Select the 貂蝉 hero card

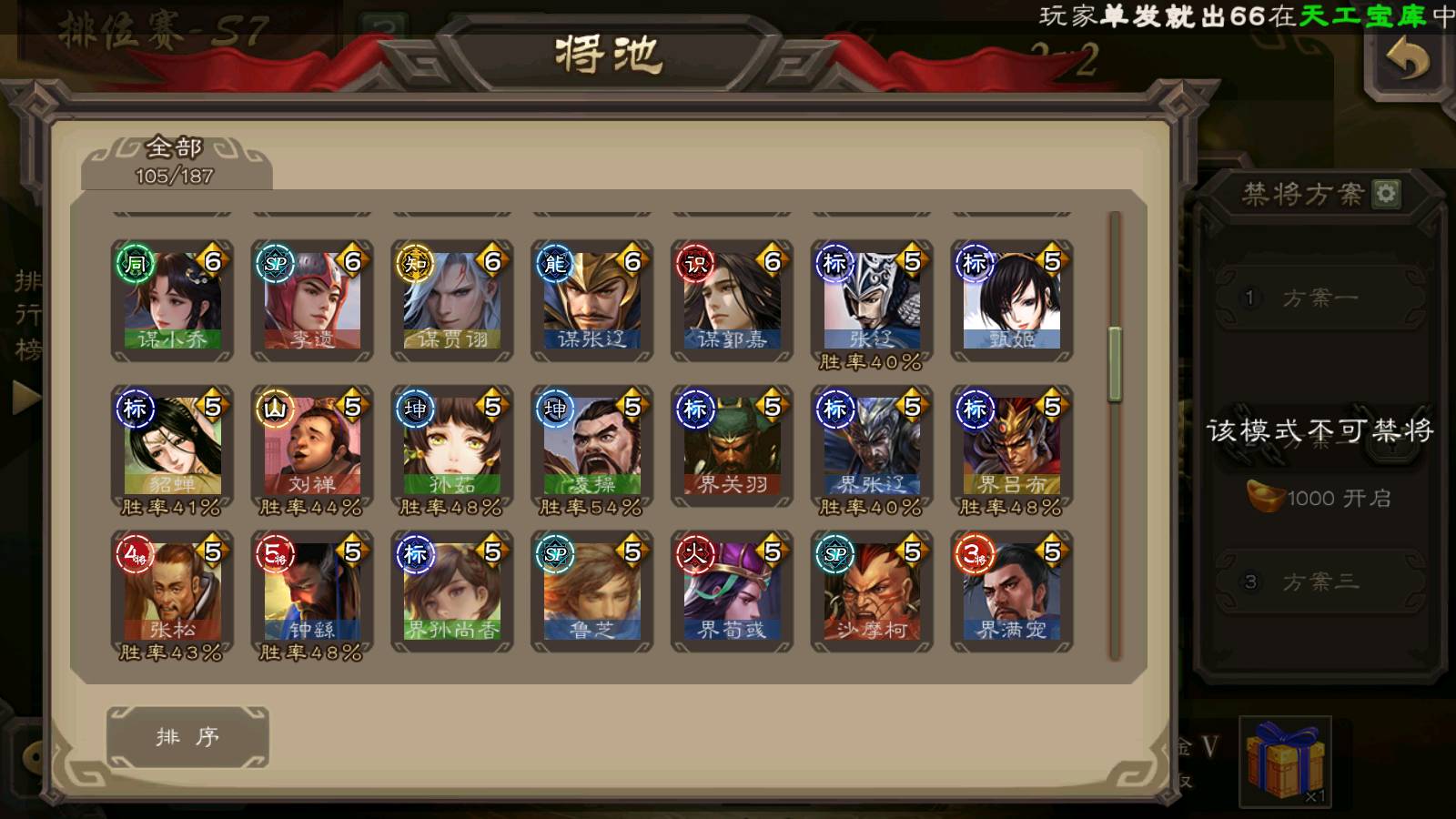click(172, 445)
